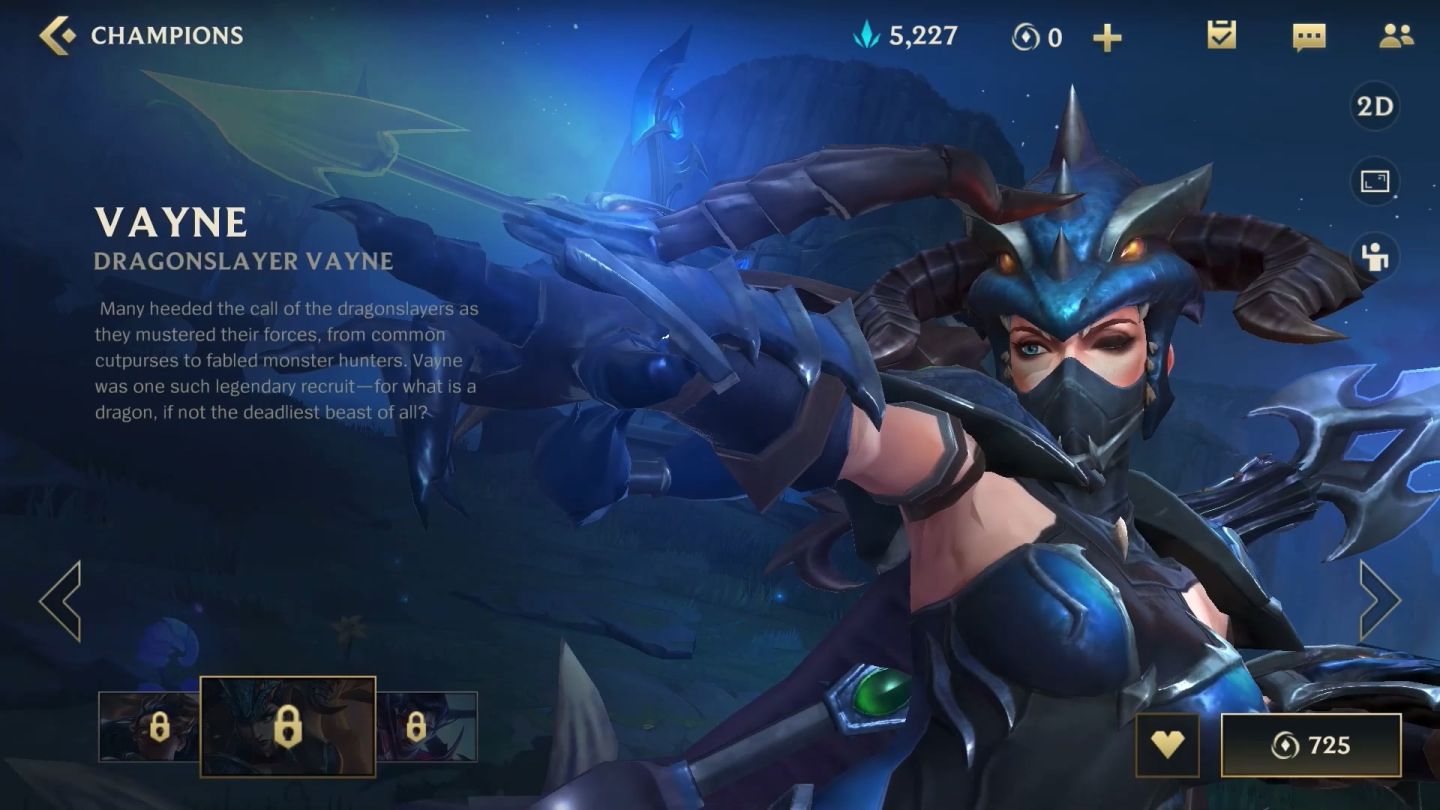Image resolution: width=1440 pixels, height=810 pixels.
Task: Toggle the fullscreen view icon
Action: tap(1375, 182)
